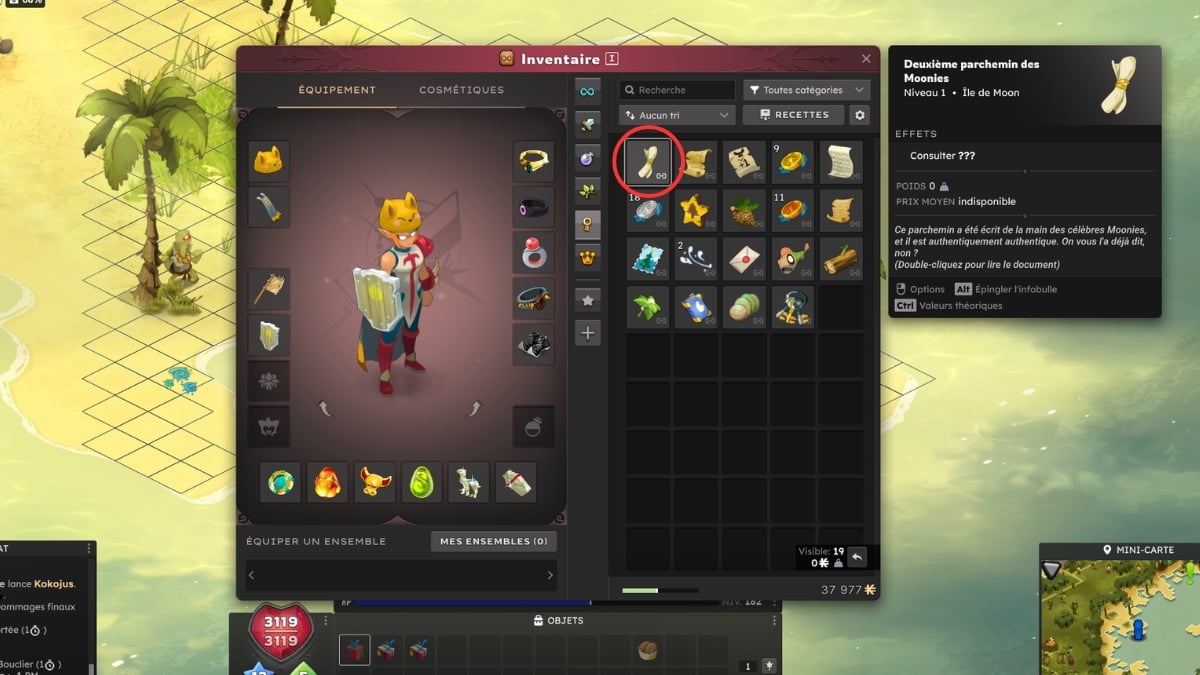Open the Équipement tab

tap(337, 90)
